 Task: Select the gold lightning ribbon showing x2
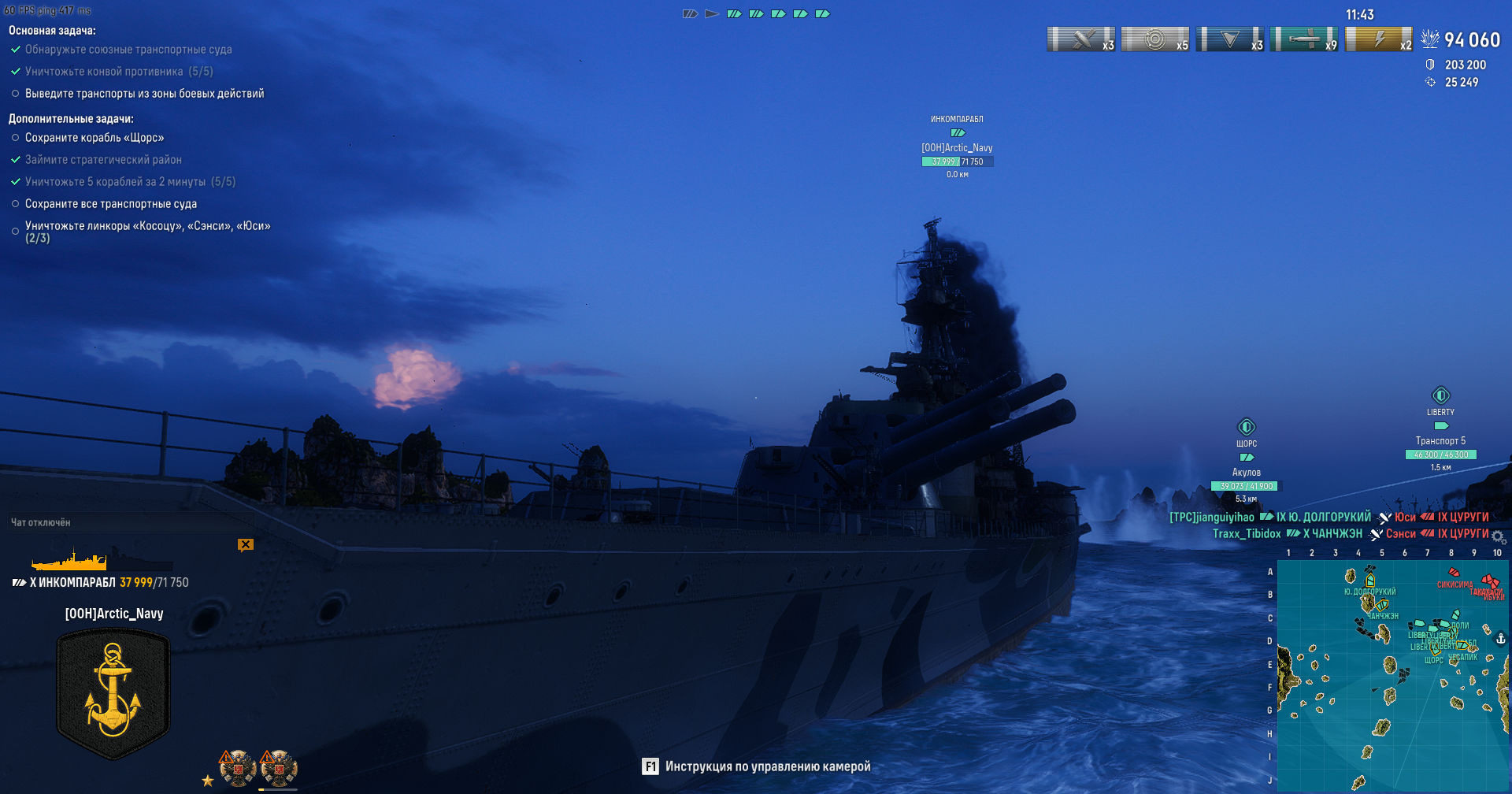click(x=1379, y=39)
